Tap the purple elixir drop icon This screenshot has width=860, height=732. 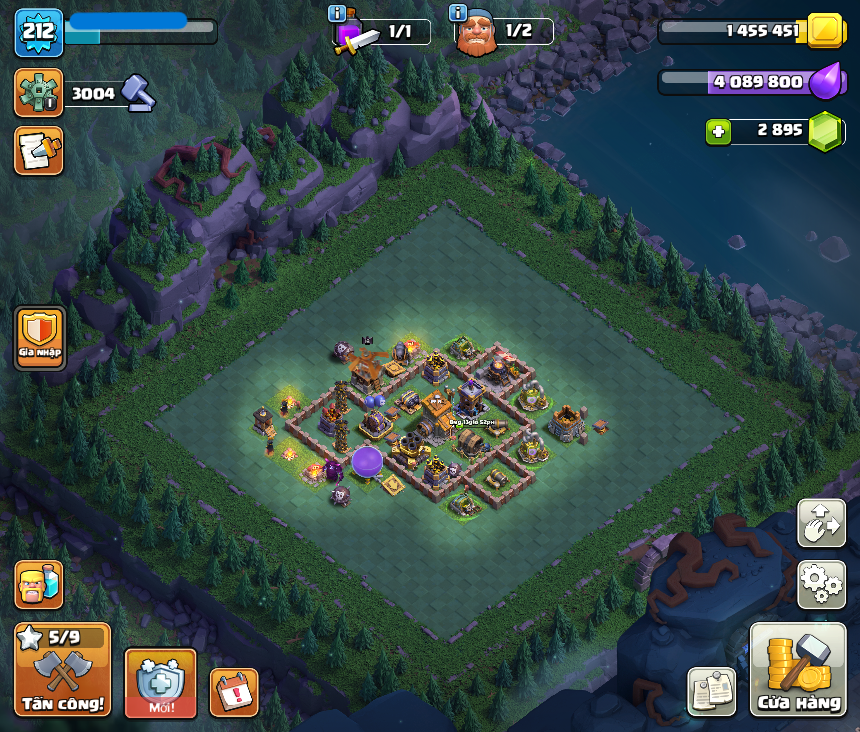click(825, 82)
